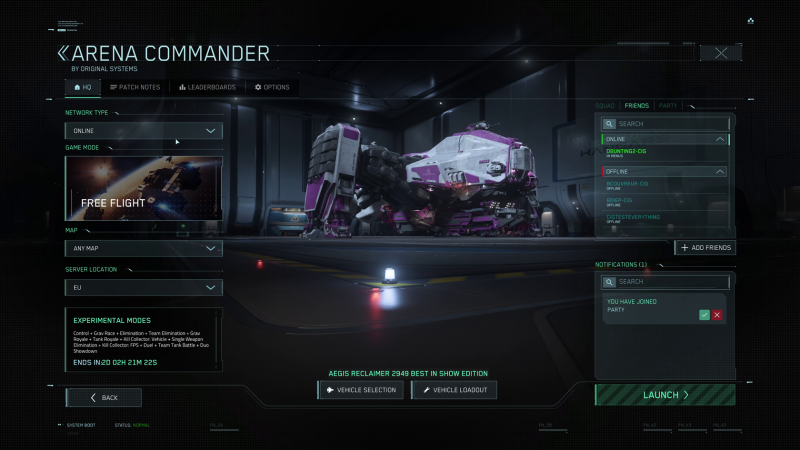Switch to the Patch Notes tab
The height and width of the screenshot is (450, 800).
(x=135, y=87)
